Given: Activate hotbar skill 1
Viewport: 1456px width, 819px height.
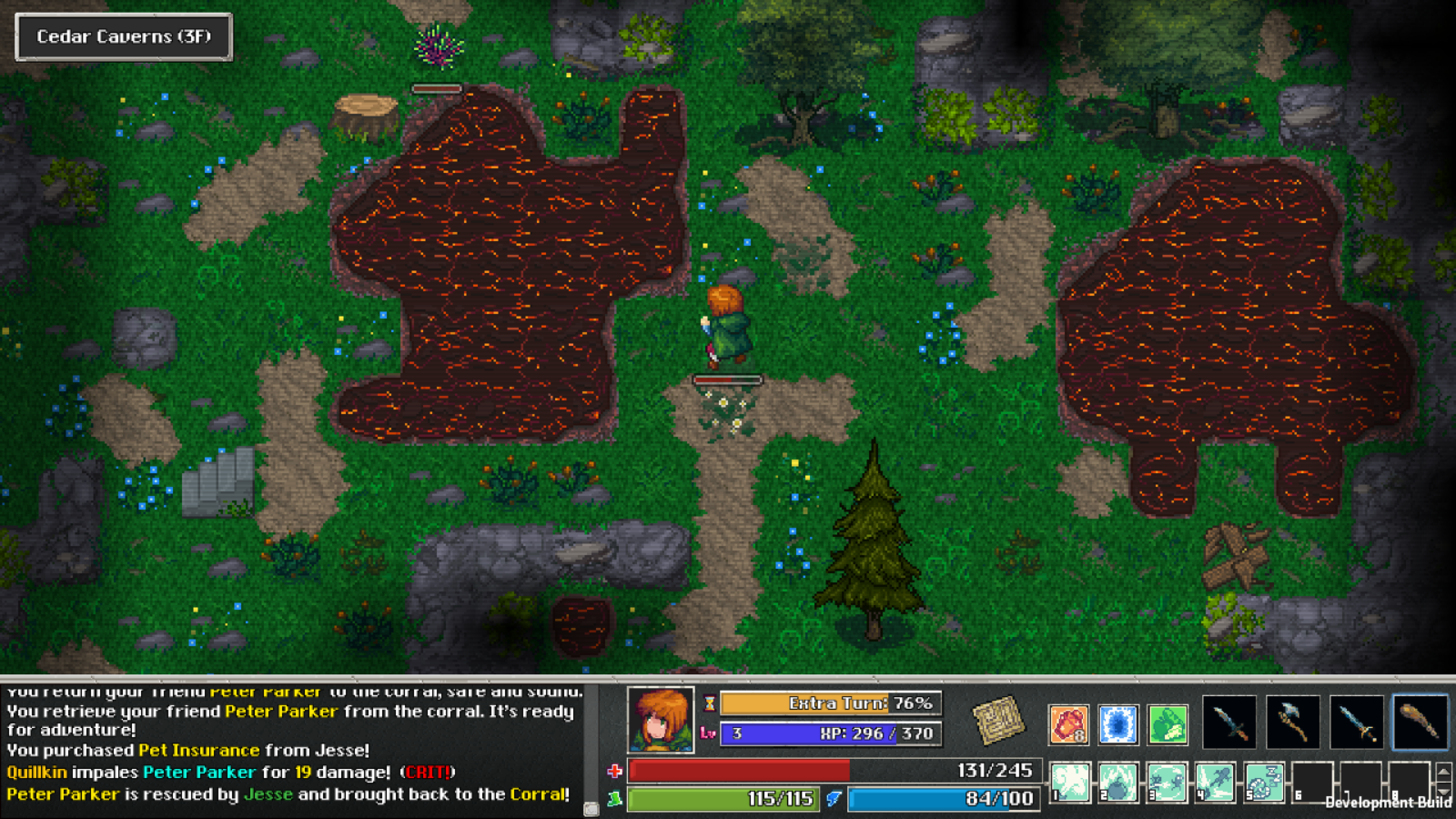Looking at the screenshot, I should click(x=1069, y=783).
